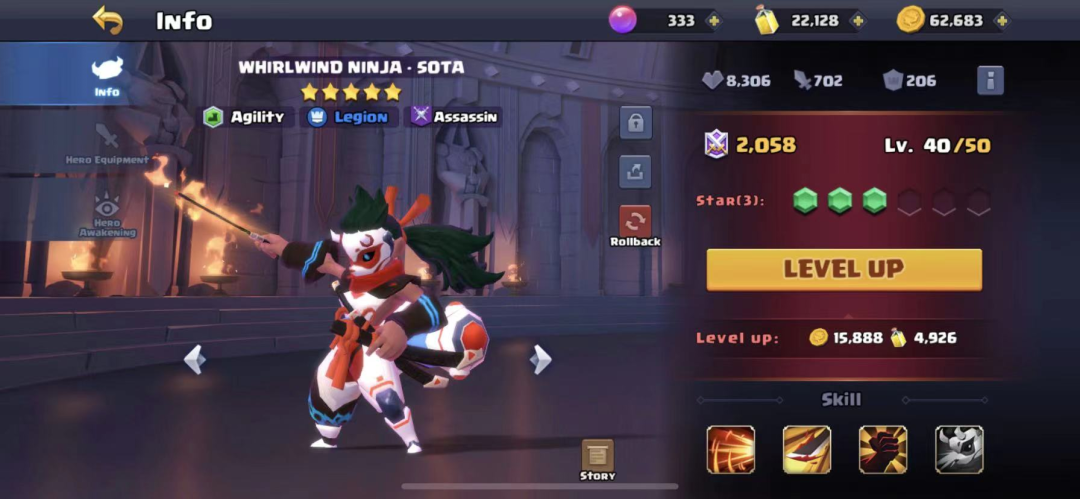Viewport: 1080px width, 499px height.
Task: Switch to the Info tab
Action: (x=106, y=75)
